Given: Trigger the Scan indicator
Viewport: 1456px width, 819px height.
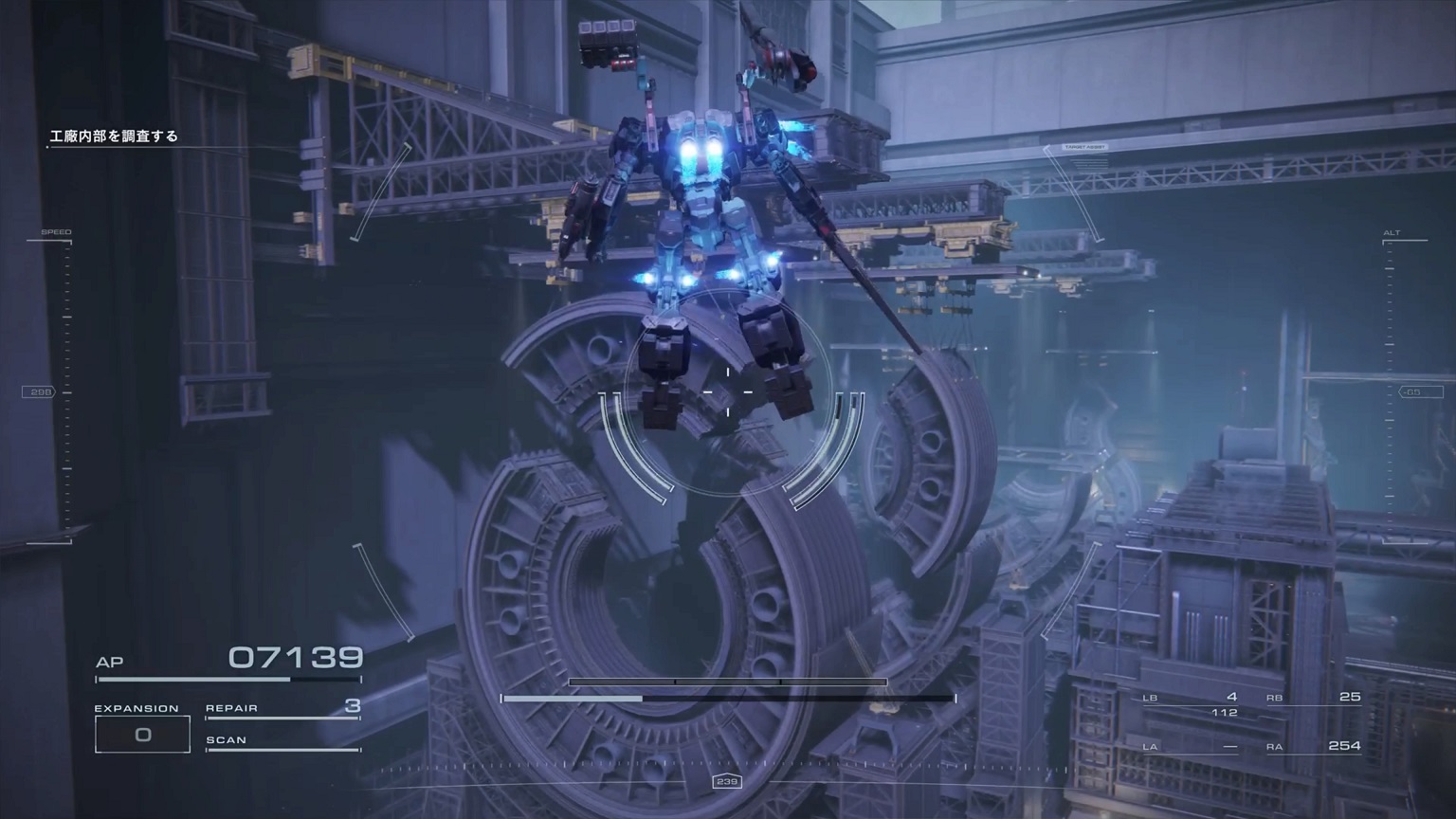Looking at the screenshot, I should [x=282, y=740].
